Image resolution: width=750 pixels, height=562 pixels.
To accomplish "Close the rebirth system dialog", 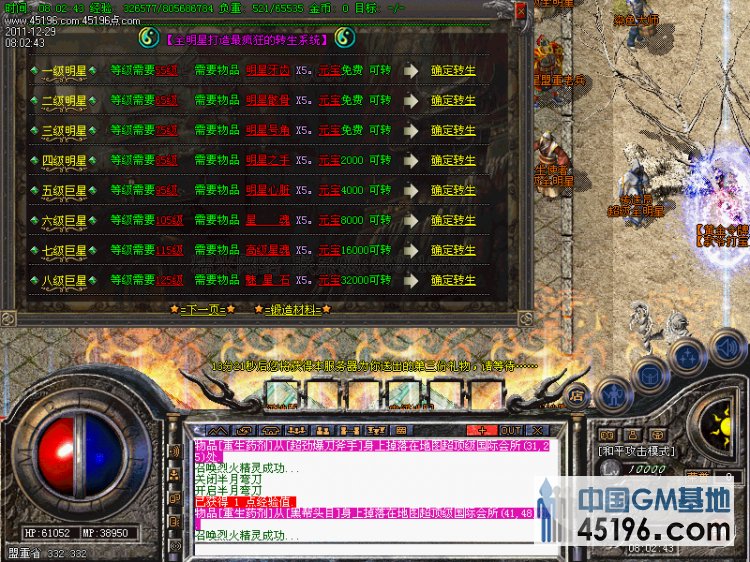I will (520, 11).
